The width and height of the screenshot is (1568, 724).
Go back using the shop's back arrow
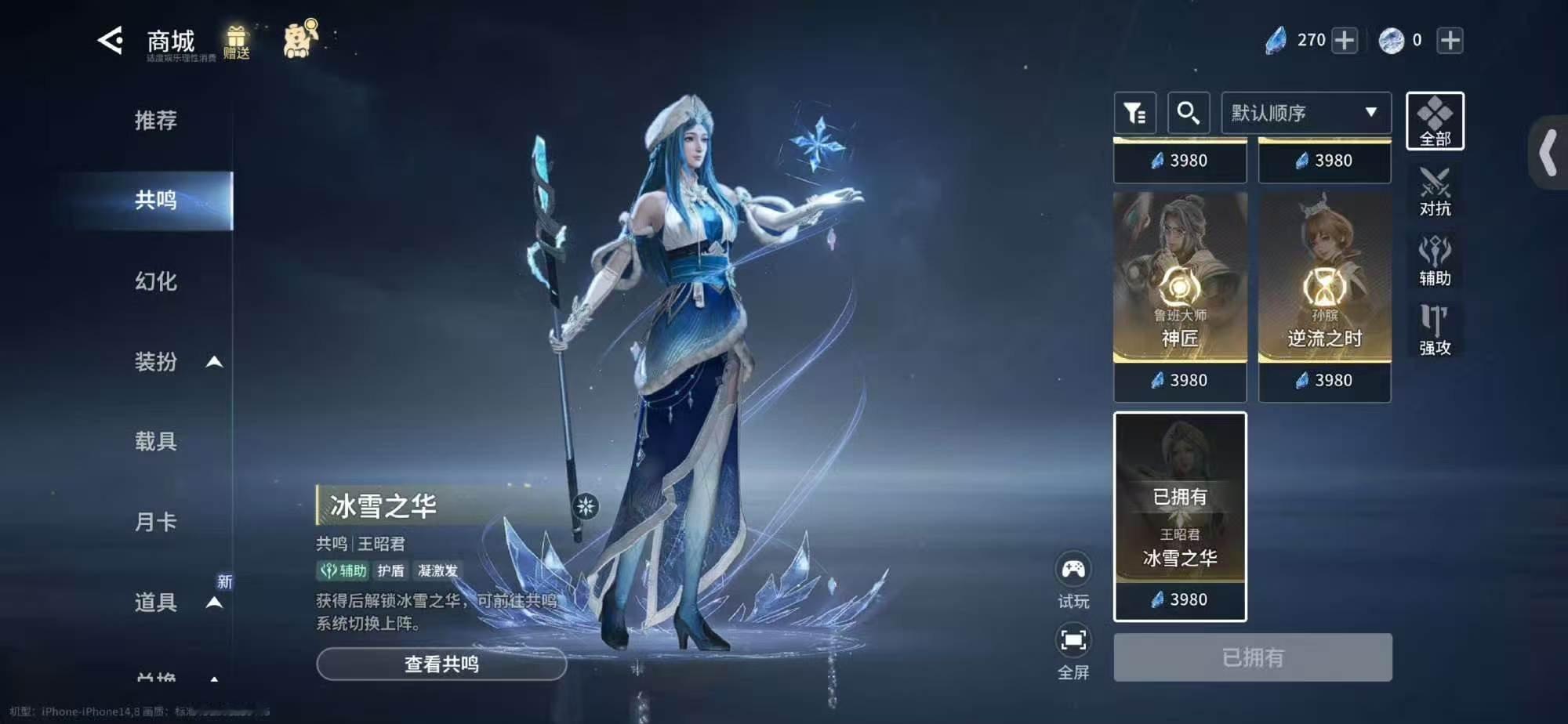click(111, 41)
